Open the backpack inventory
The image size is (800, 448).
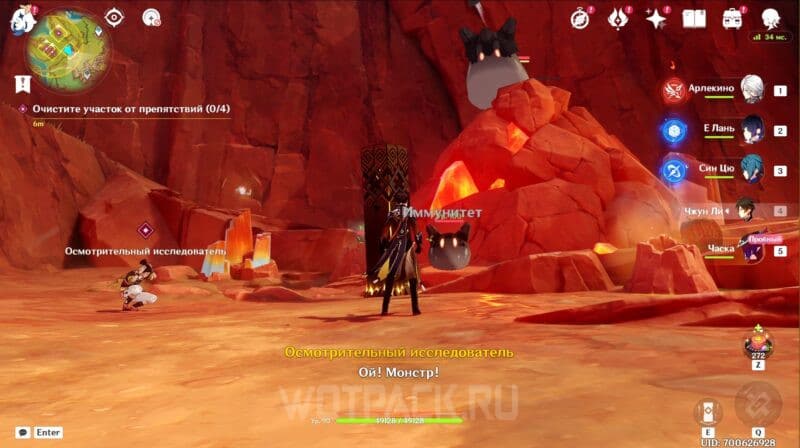coord(733,18)
